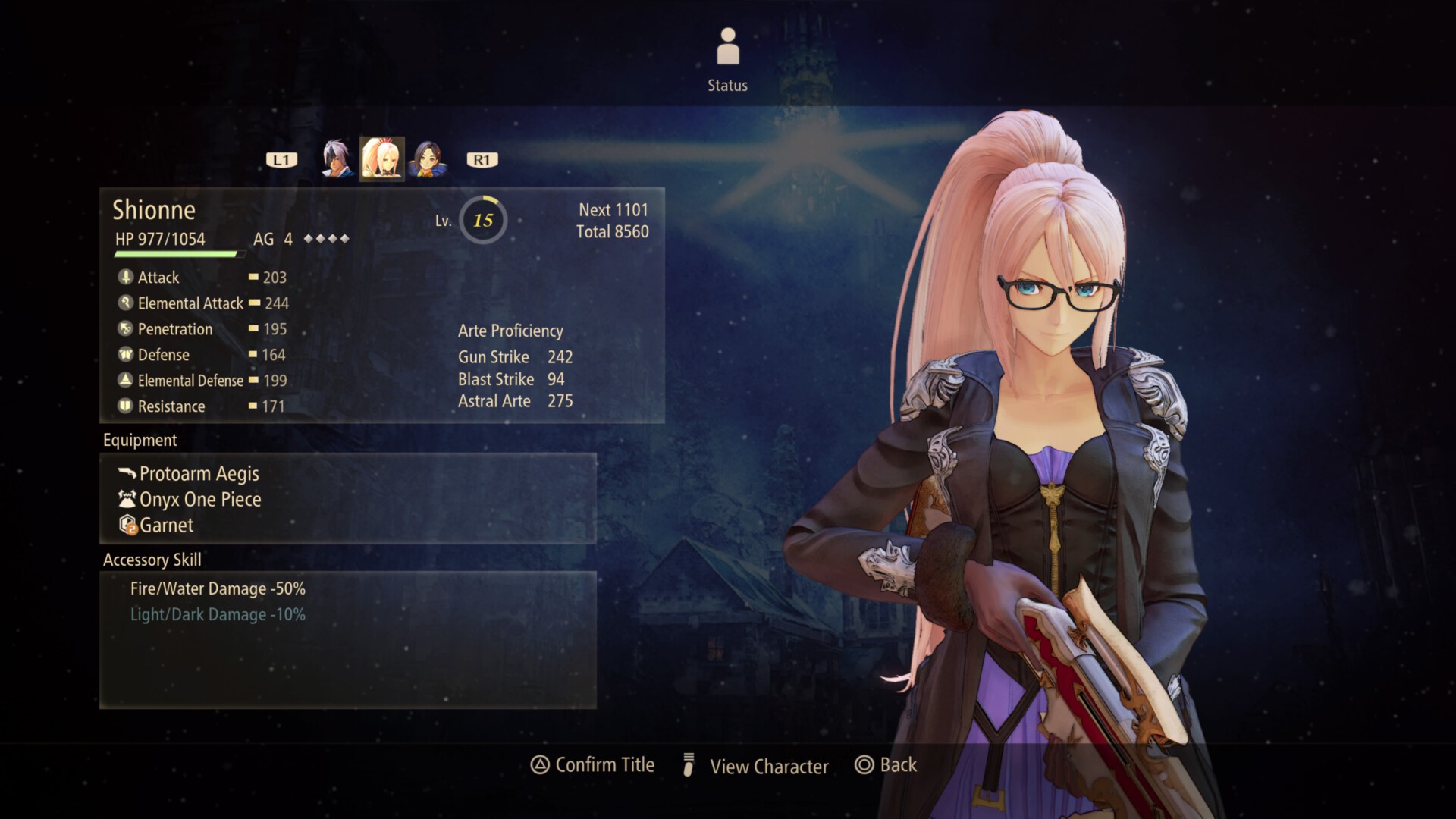
Task: Switch to the dark-haired Rinwell portrait
Action: point(428,159)
